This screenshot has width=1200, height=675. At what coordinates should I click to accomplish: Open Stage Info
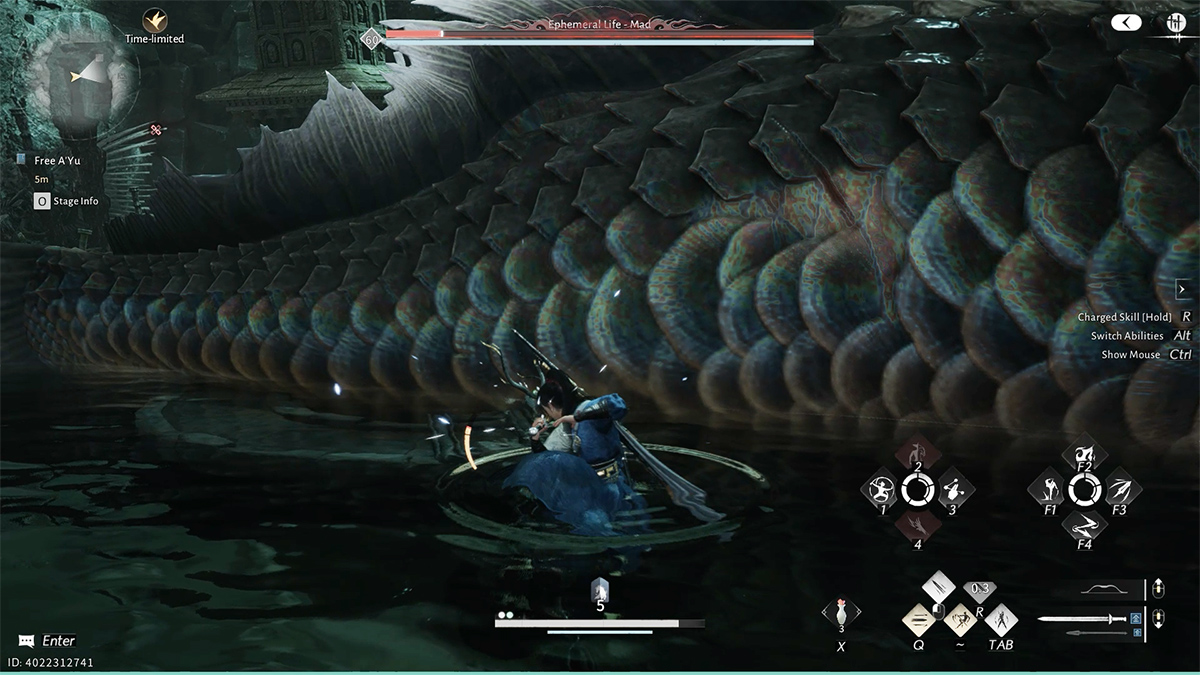[x=68, y=201]
